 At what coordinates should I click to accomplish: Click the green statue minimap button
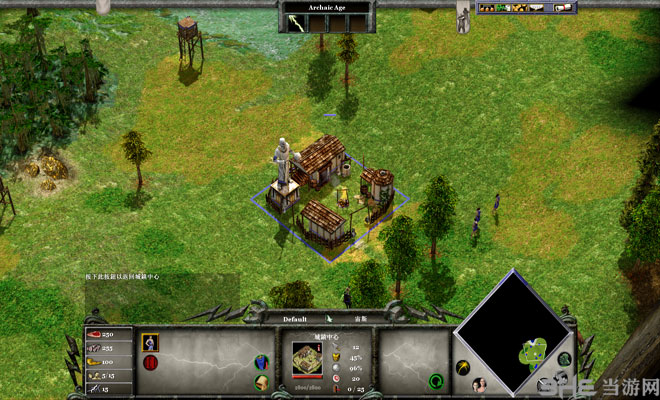coord(564,359)
